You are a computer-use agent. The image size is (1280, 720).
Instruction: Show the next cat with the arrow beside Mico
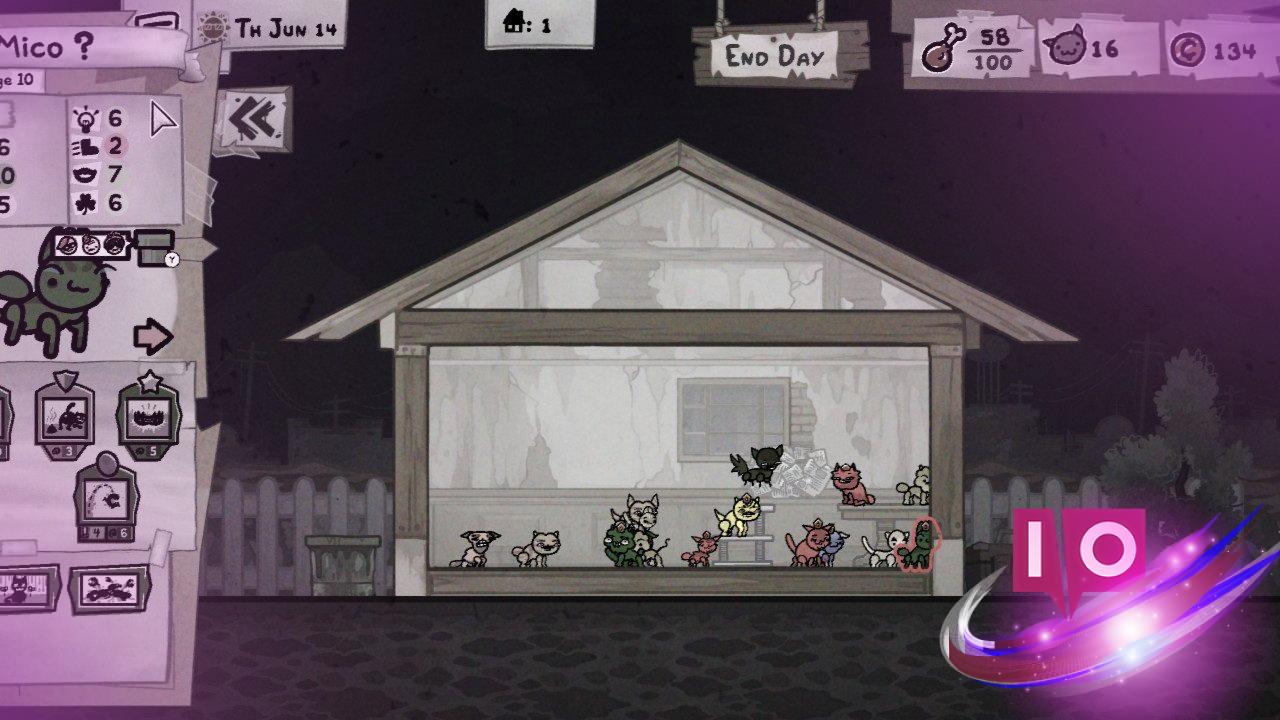pos(153,337)
